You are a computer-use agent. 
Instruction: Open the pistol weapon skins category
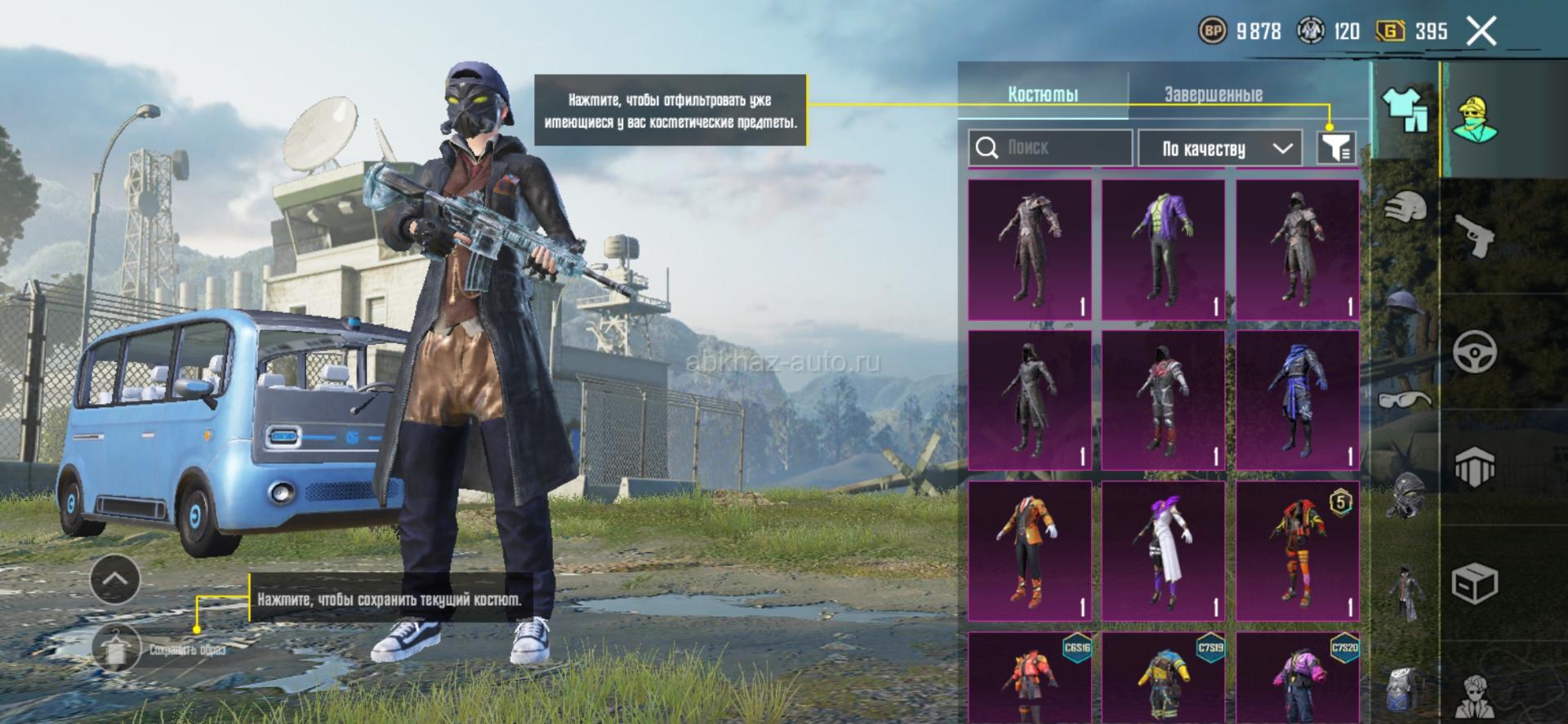coord(1475,236)
